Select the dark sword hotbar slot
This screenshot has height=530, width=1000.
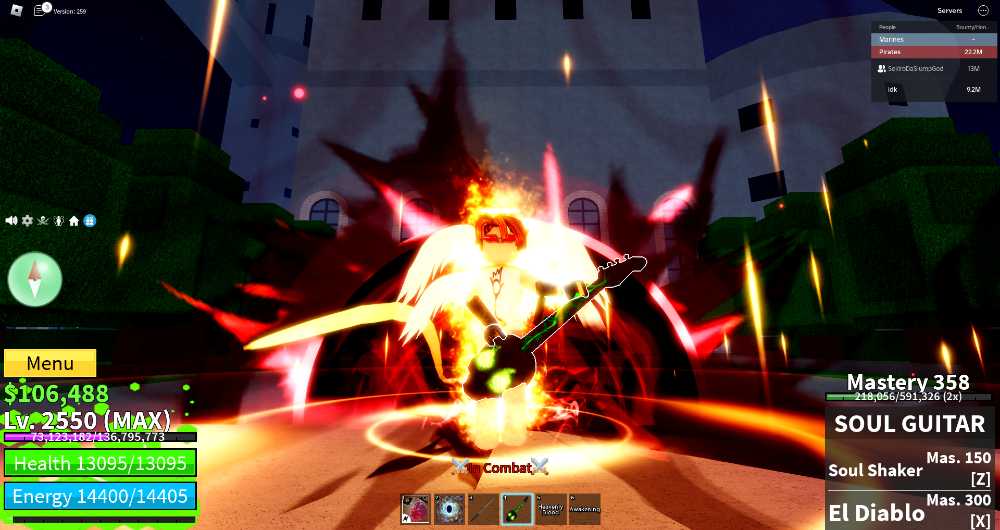tap(483, 509)
